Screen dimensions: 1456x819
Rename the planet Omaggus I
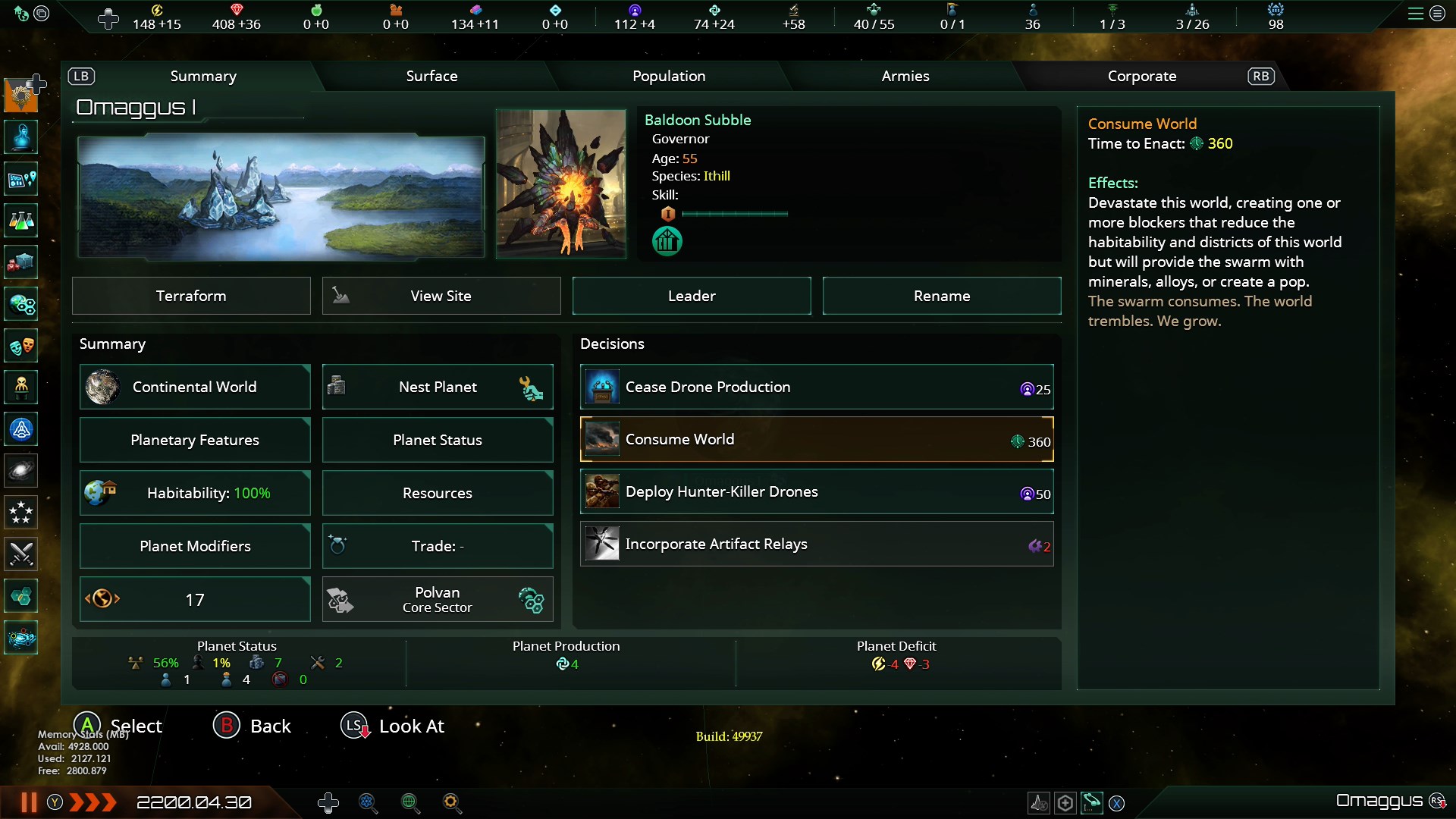(941, 296)
